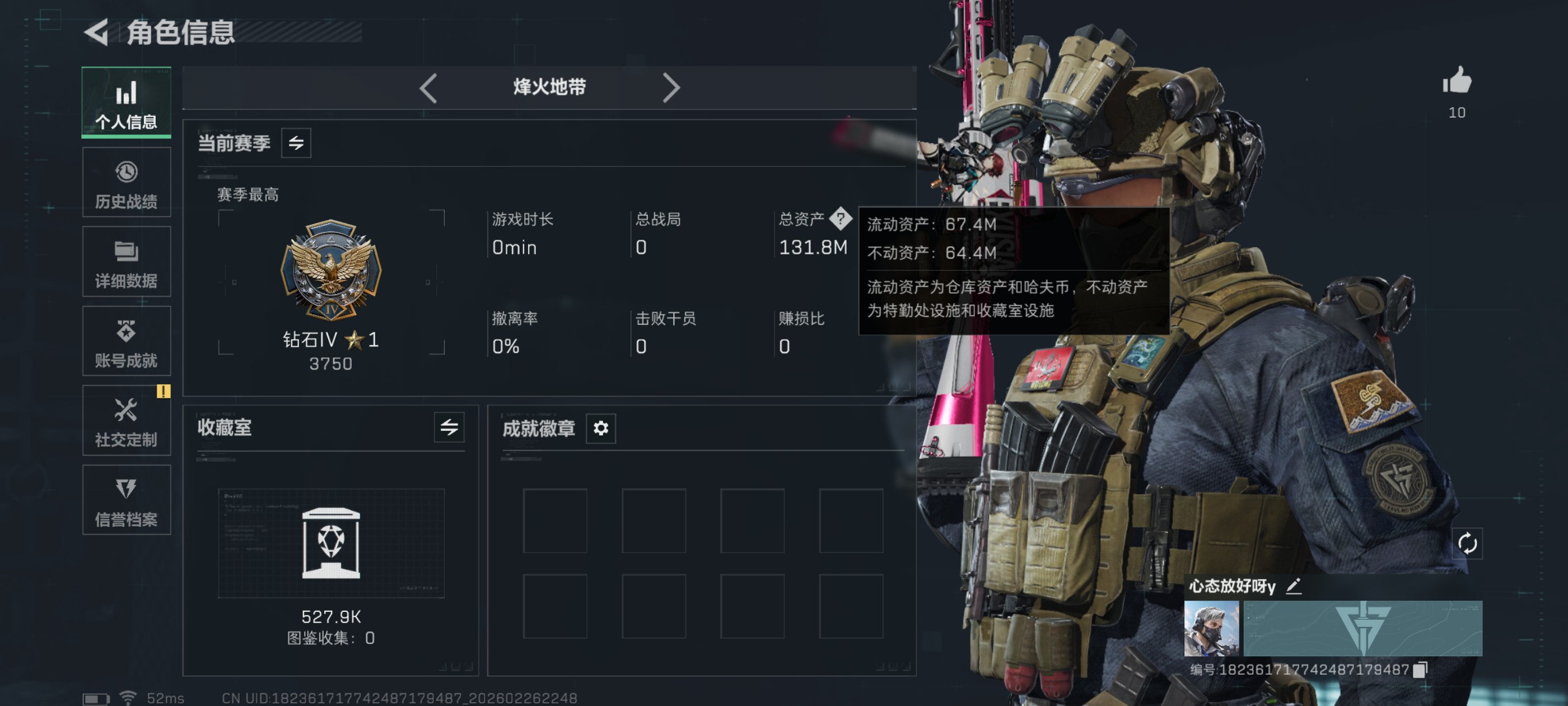Give a thumbs-up like to this profile

click(1456, 81)
